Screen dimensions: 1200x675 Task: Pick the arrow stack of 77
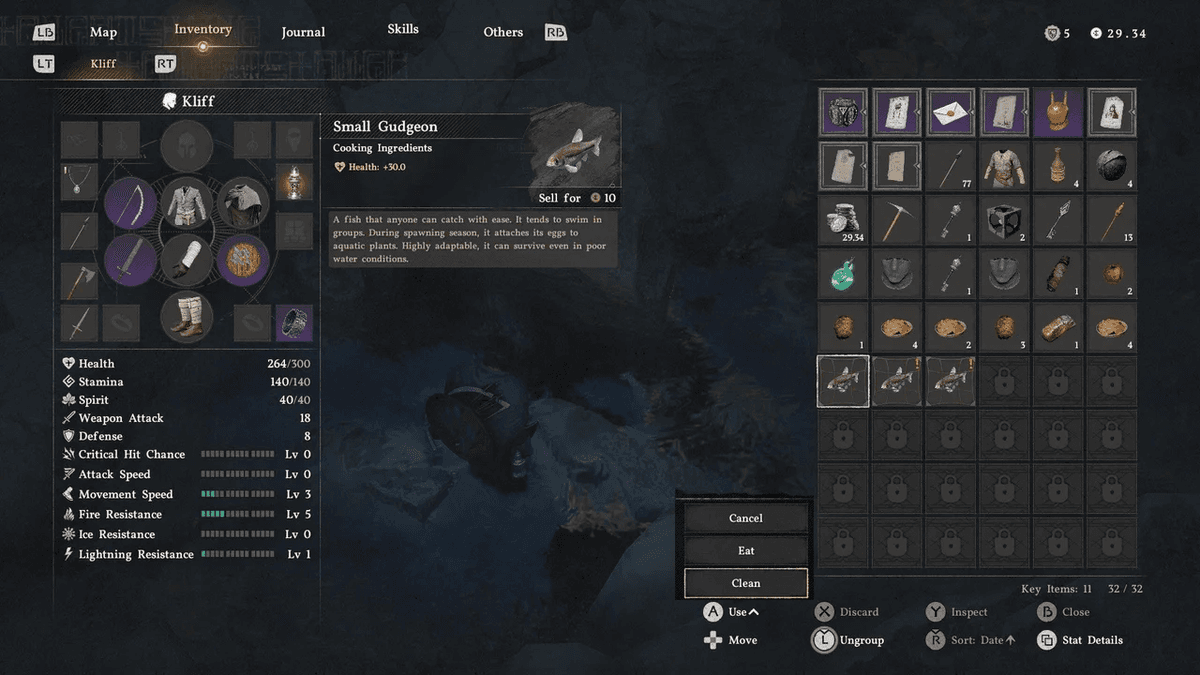951,166
